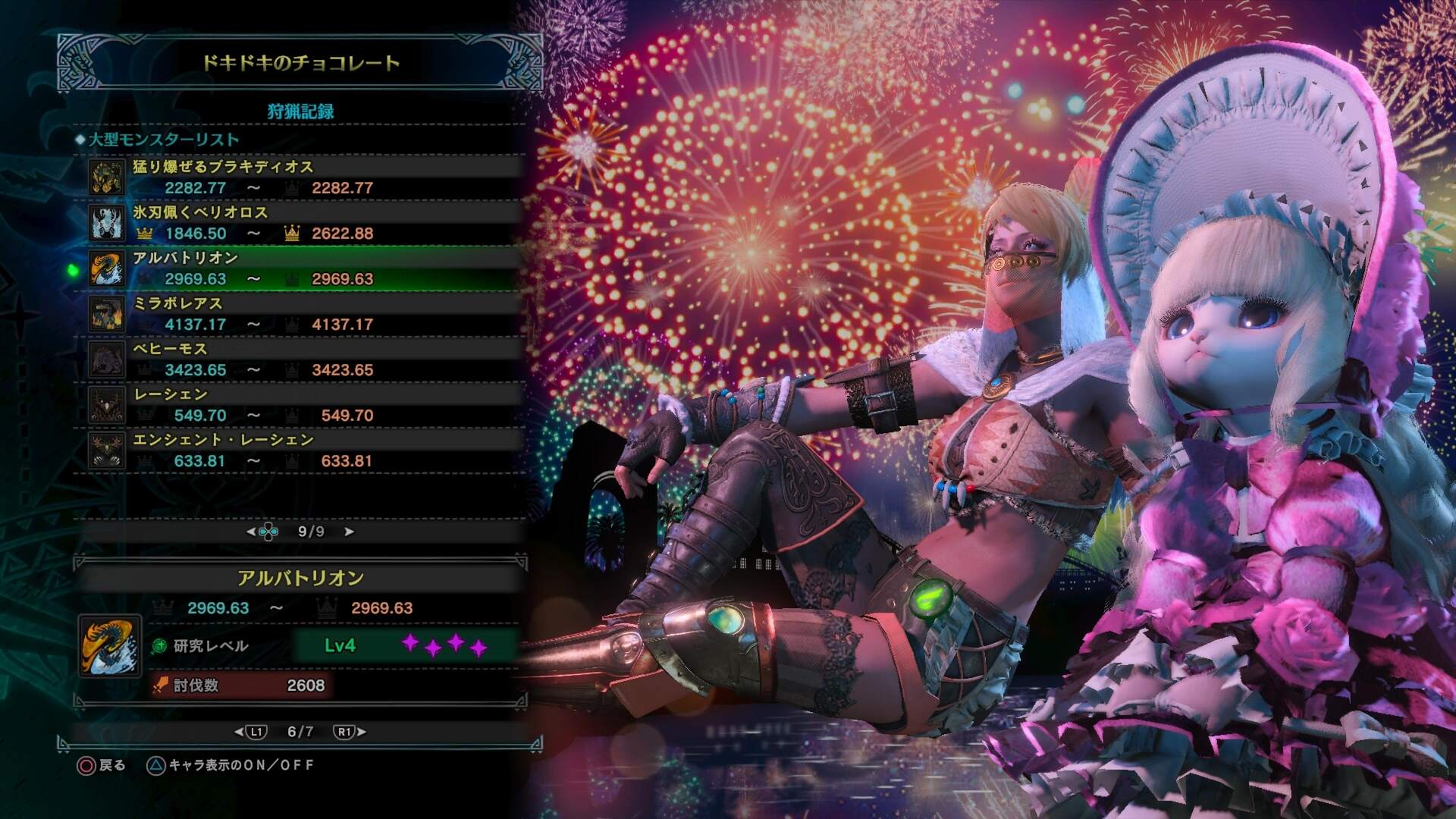Open the large アルバトリオン detail icon
This screenshot has height=819, width=1456.
[110, 646]
